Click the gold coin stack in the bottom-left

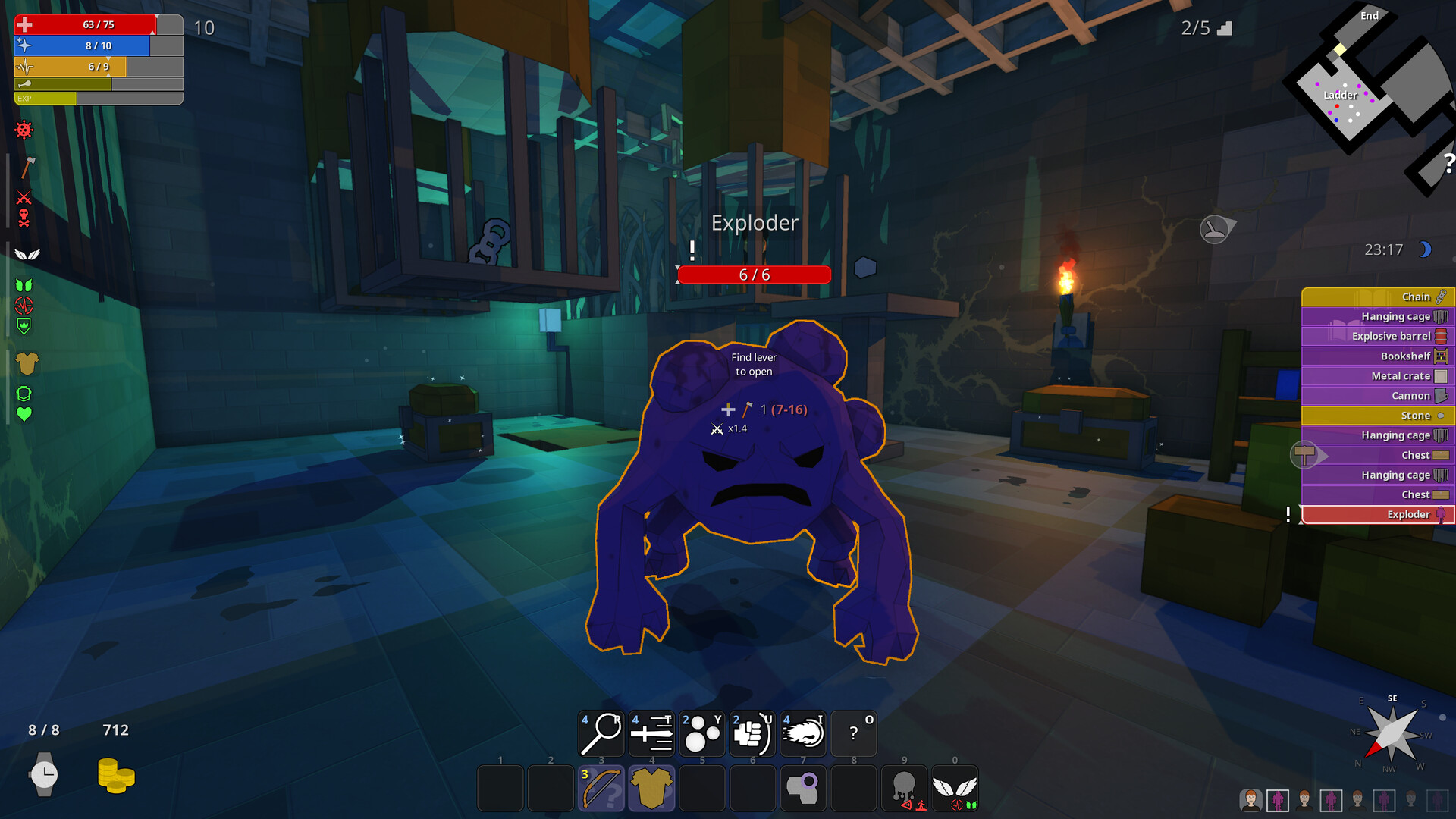pyautogui.click(x=114, y=775)
